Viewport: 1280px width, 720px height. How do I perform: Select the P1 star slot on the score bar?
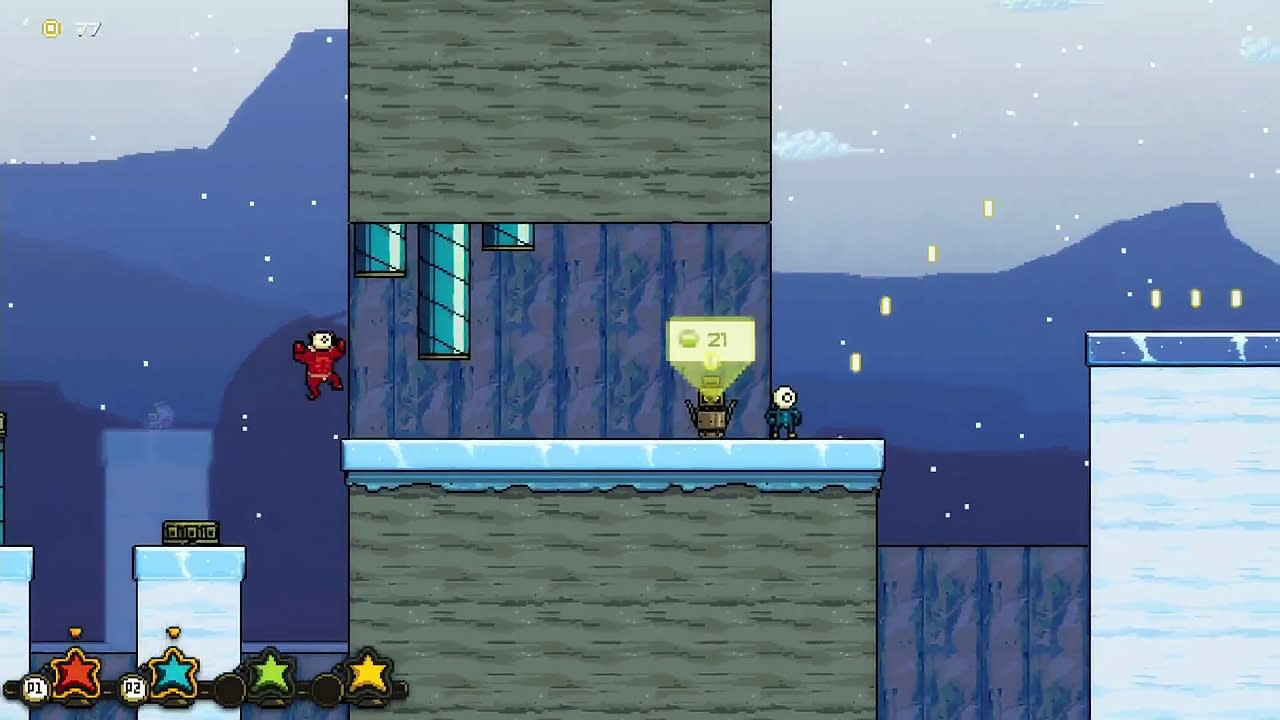[x=76, y=673]
